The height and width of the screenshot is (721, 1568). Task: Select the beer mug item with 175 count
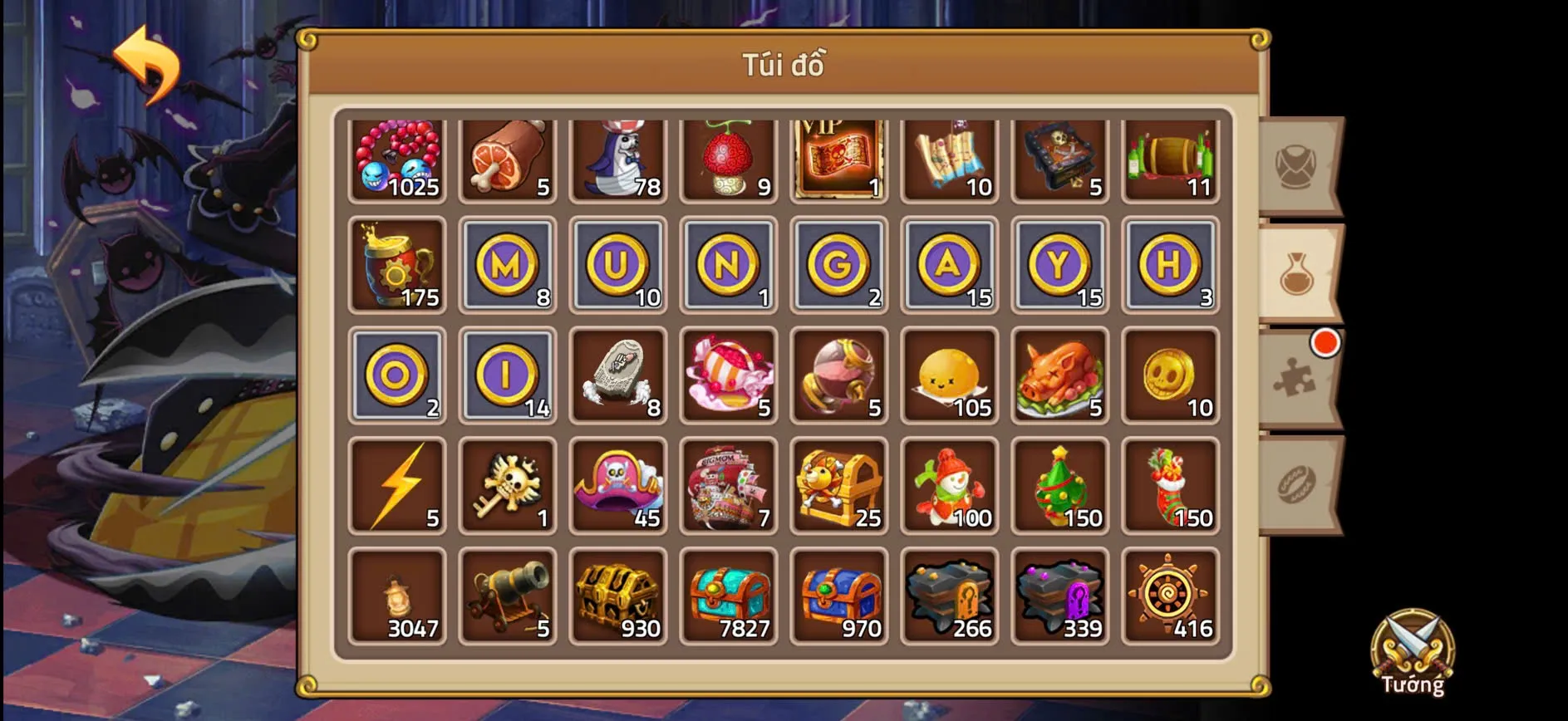[x=397, y=266]
